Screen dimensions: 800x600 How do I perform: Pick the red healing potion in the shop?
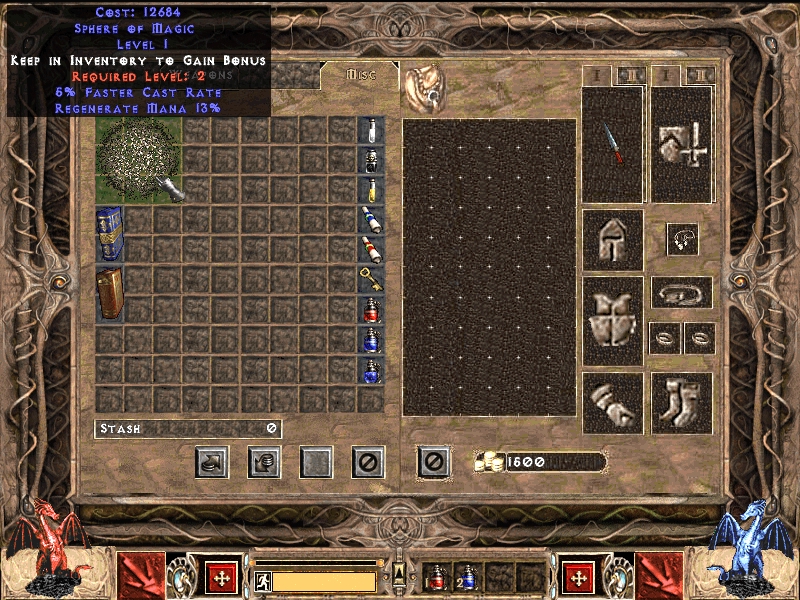point(370,309)
